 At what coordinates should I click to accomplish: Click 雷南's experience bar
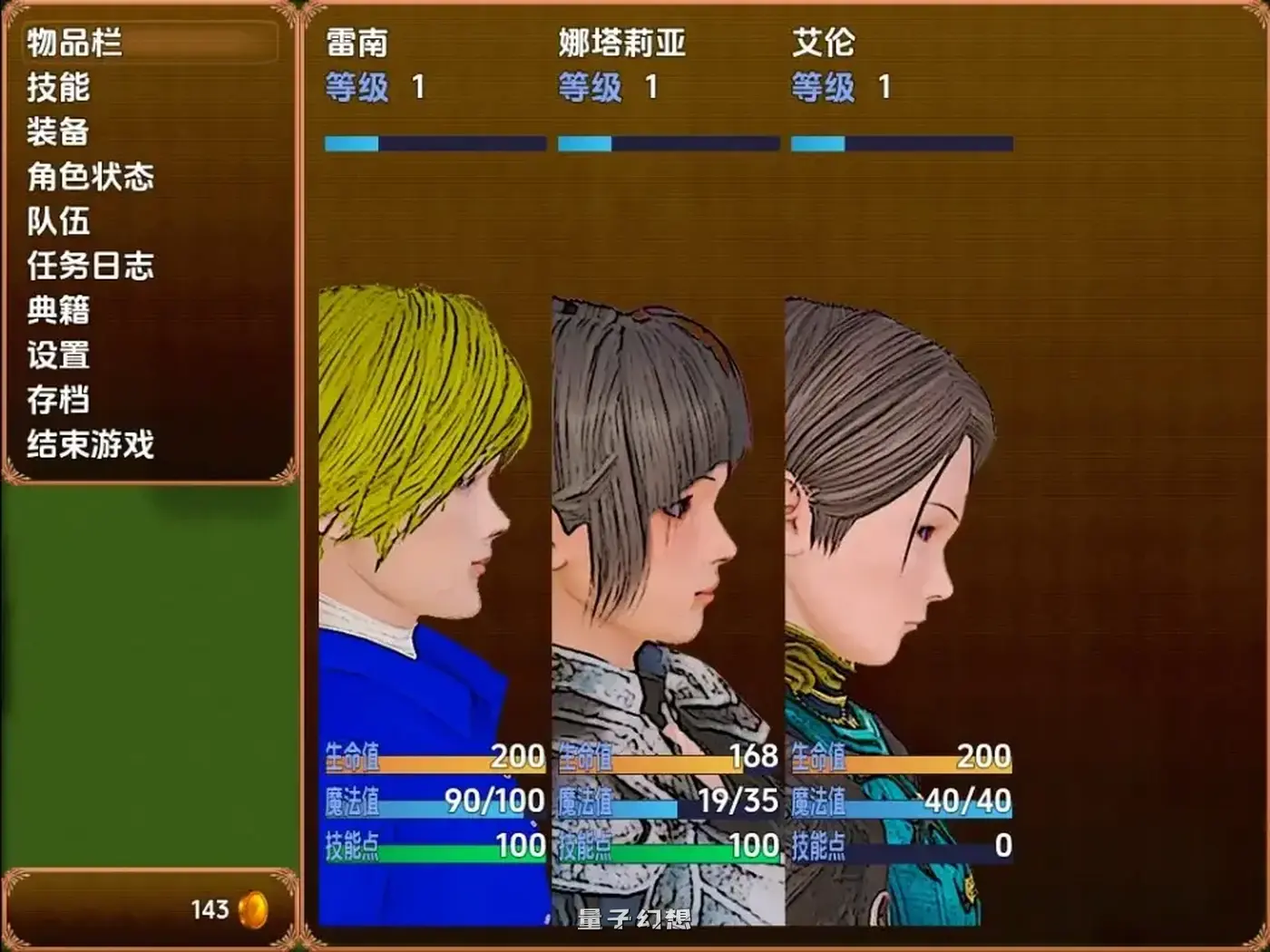435,142
